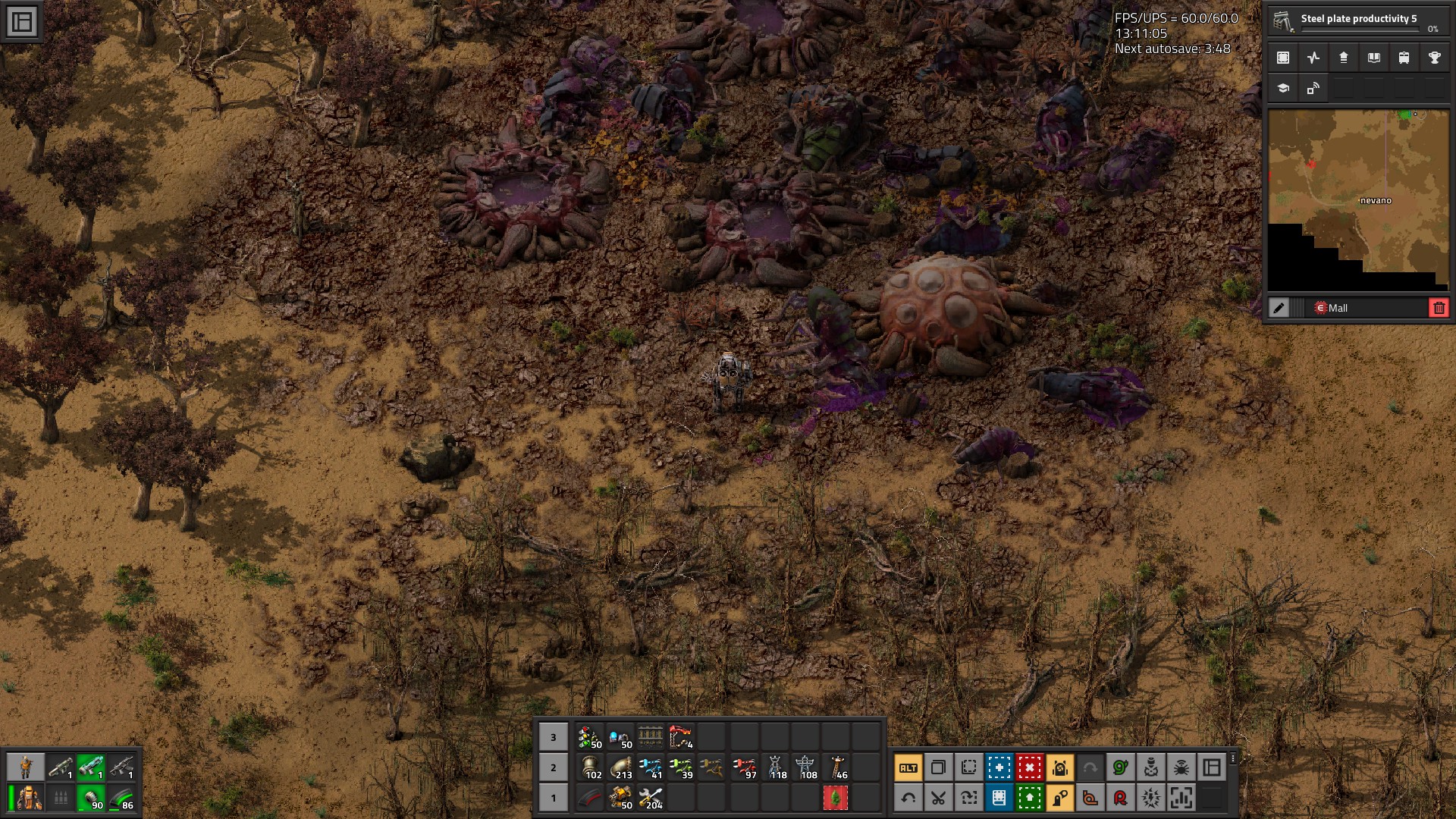
Task: Open production statistics graph icon
Action: click(x=1313, y=58)
